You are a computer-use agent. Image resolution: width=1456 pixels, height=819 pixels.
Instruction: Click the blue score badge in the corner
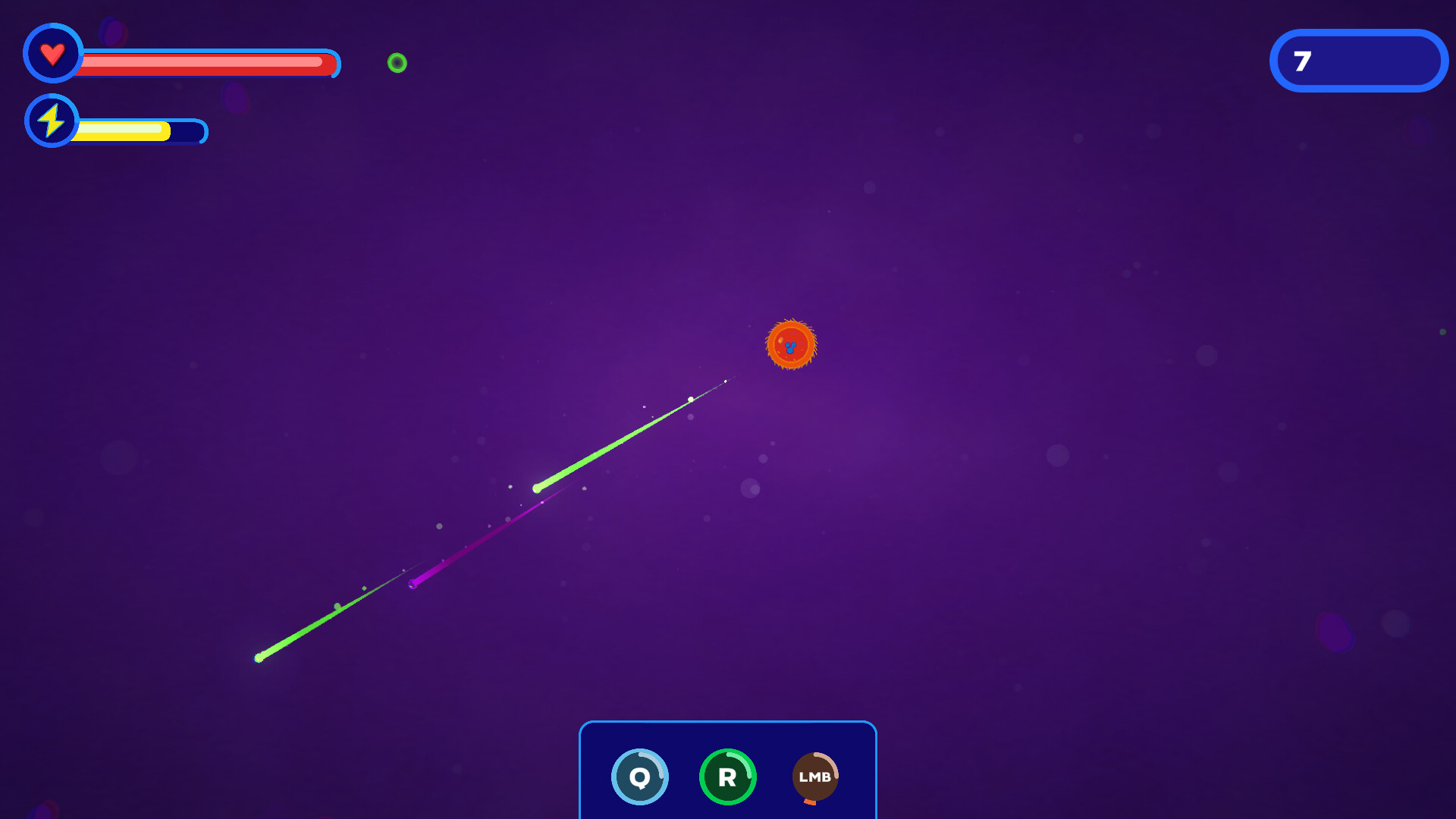(x=1358, y=61)
